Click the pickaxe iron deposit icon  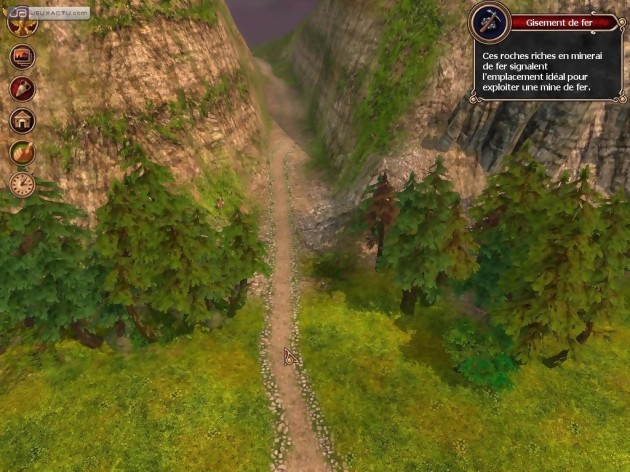click(490, 22)
